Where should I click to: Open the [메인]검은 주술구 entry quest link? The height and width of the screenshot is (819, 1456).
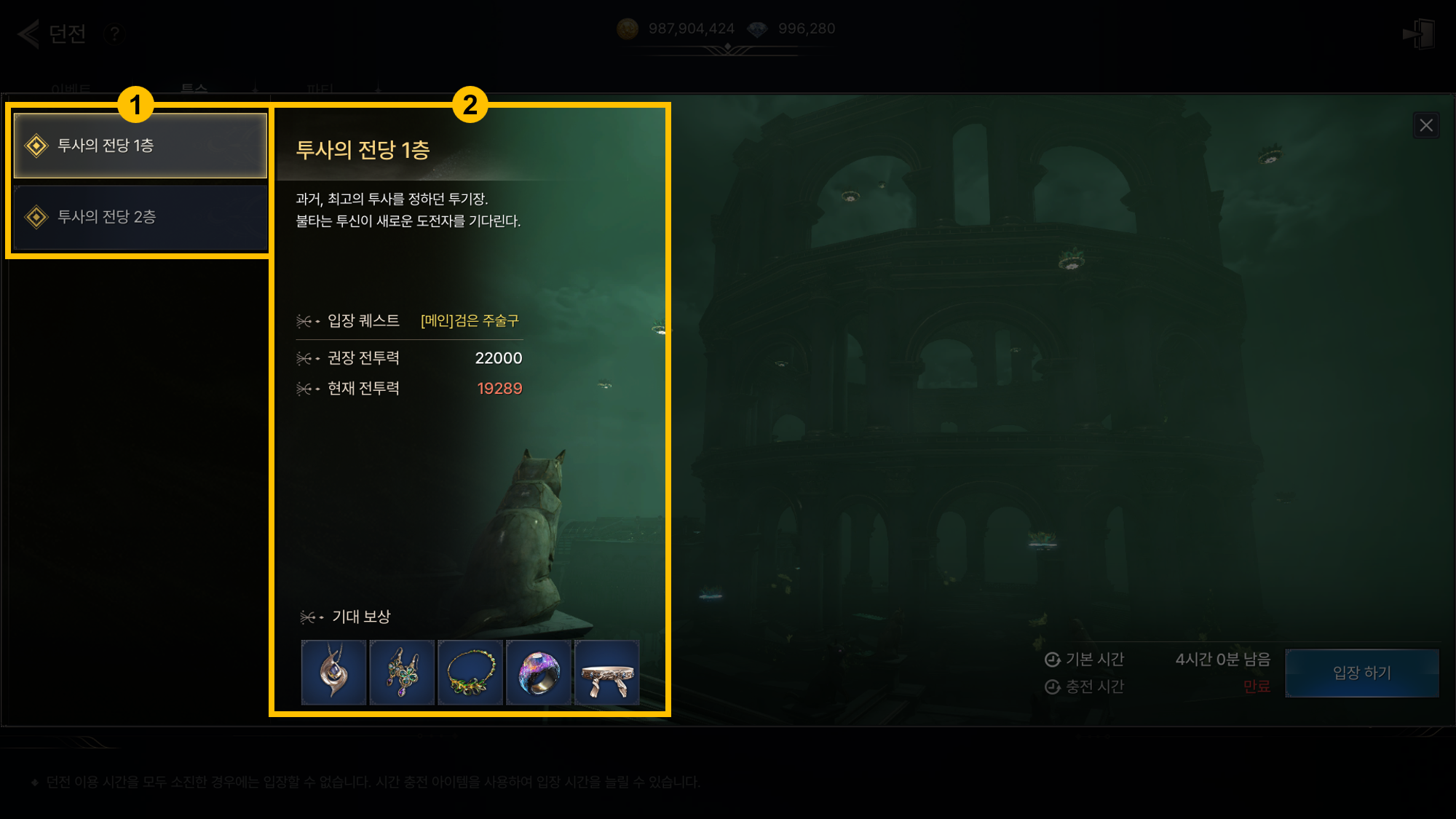(470, 320)
